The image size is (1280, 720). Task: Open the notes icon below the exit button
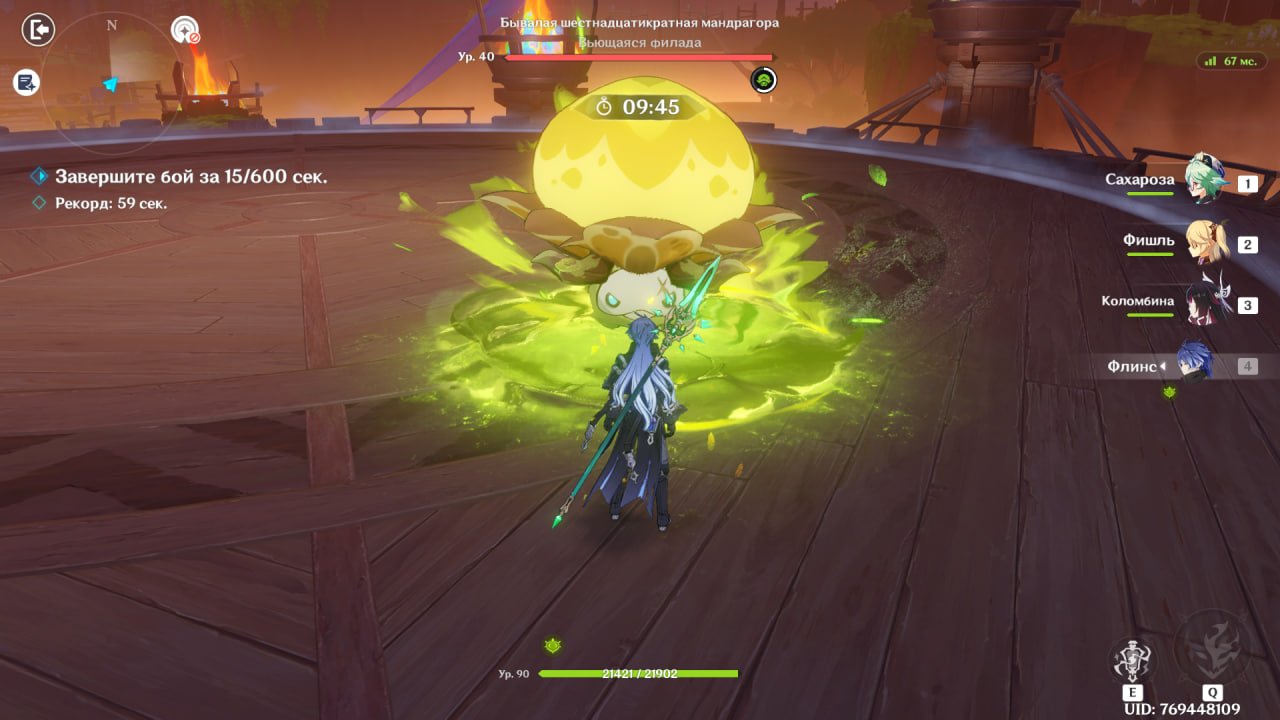pos(26,83)
